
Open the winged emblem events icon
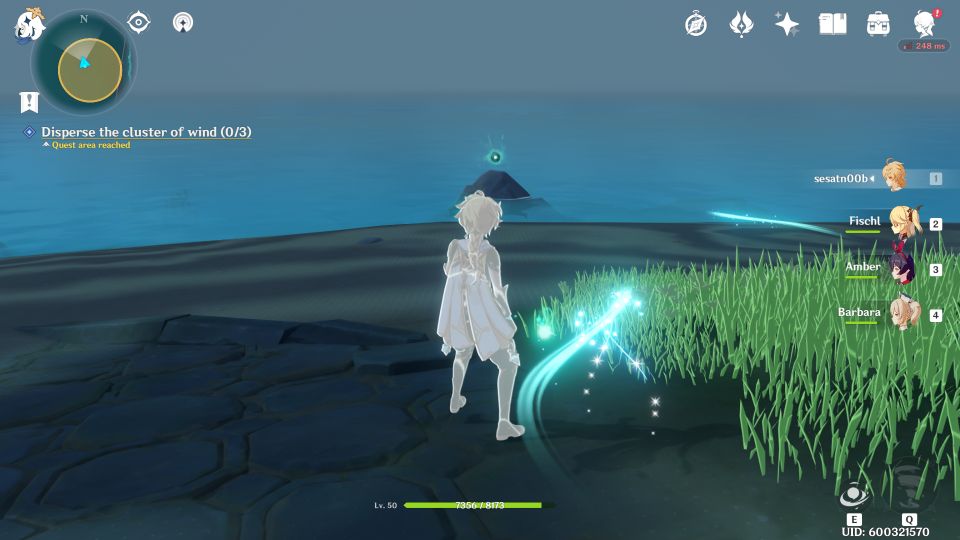[x=741, y=24]
